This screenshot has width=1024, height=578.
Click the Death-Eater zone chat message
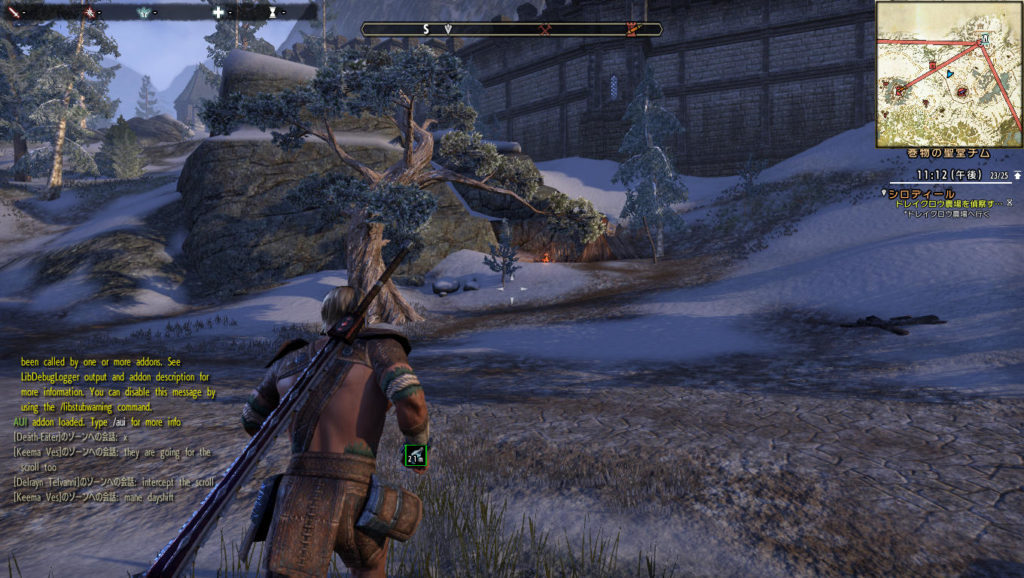point(72,437)
